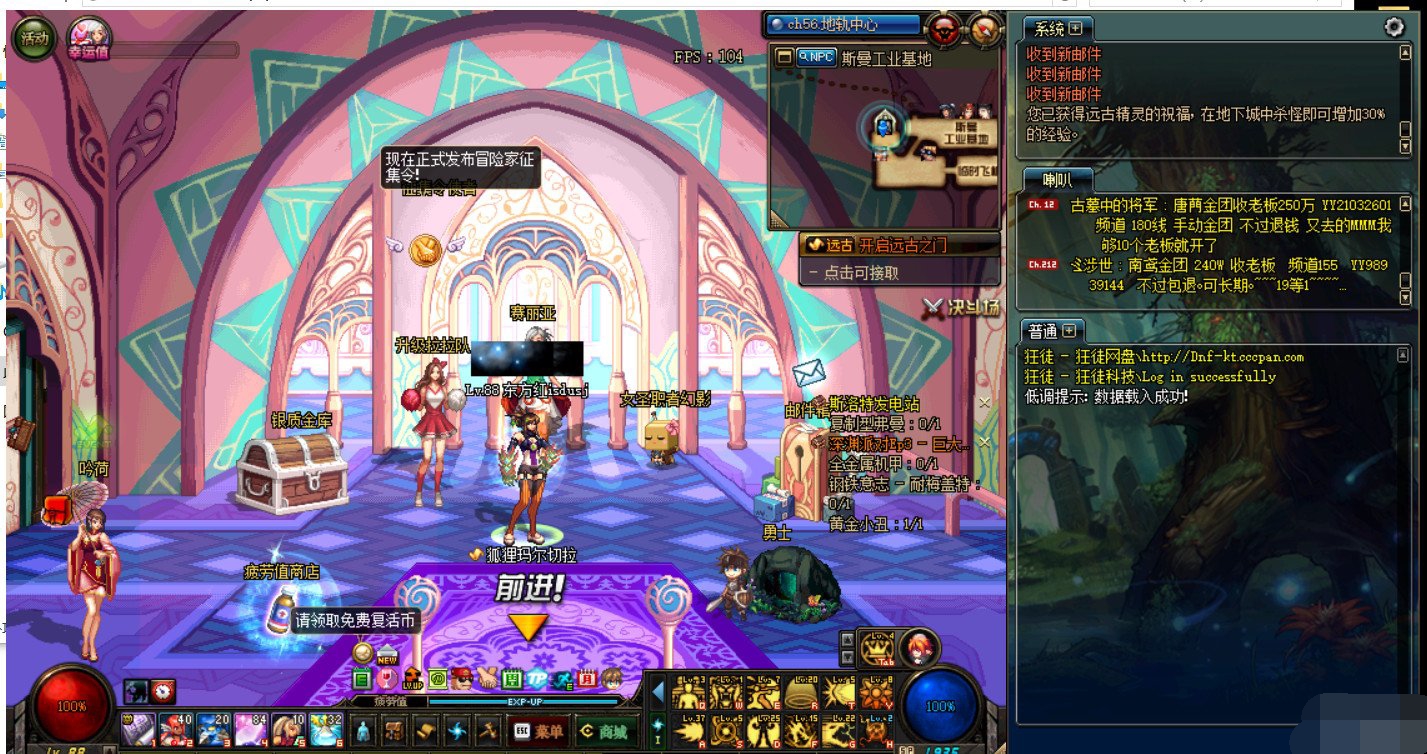Open chat settings gear icon

tap(1394, 27)
